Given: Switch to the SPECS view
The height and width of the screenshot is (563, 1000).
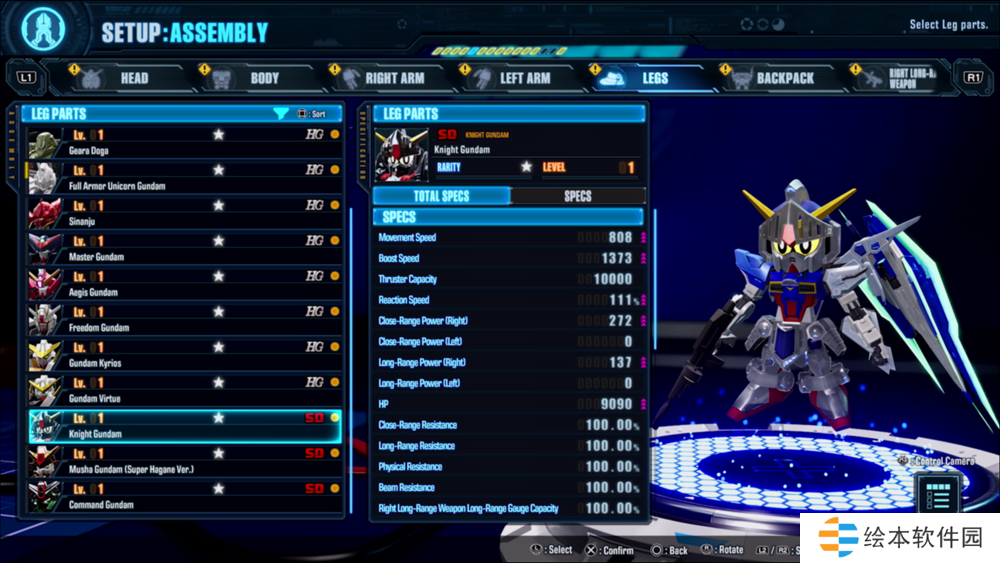Looking at the screenshot, I should click(578, 196).
